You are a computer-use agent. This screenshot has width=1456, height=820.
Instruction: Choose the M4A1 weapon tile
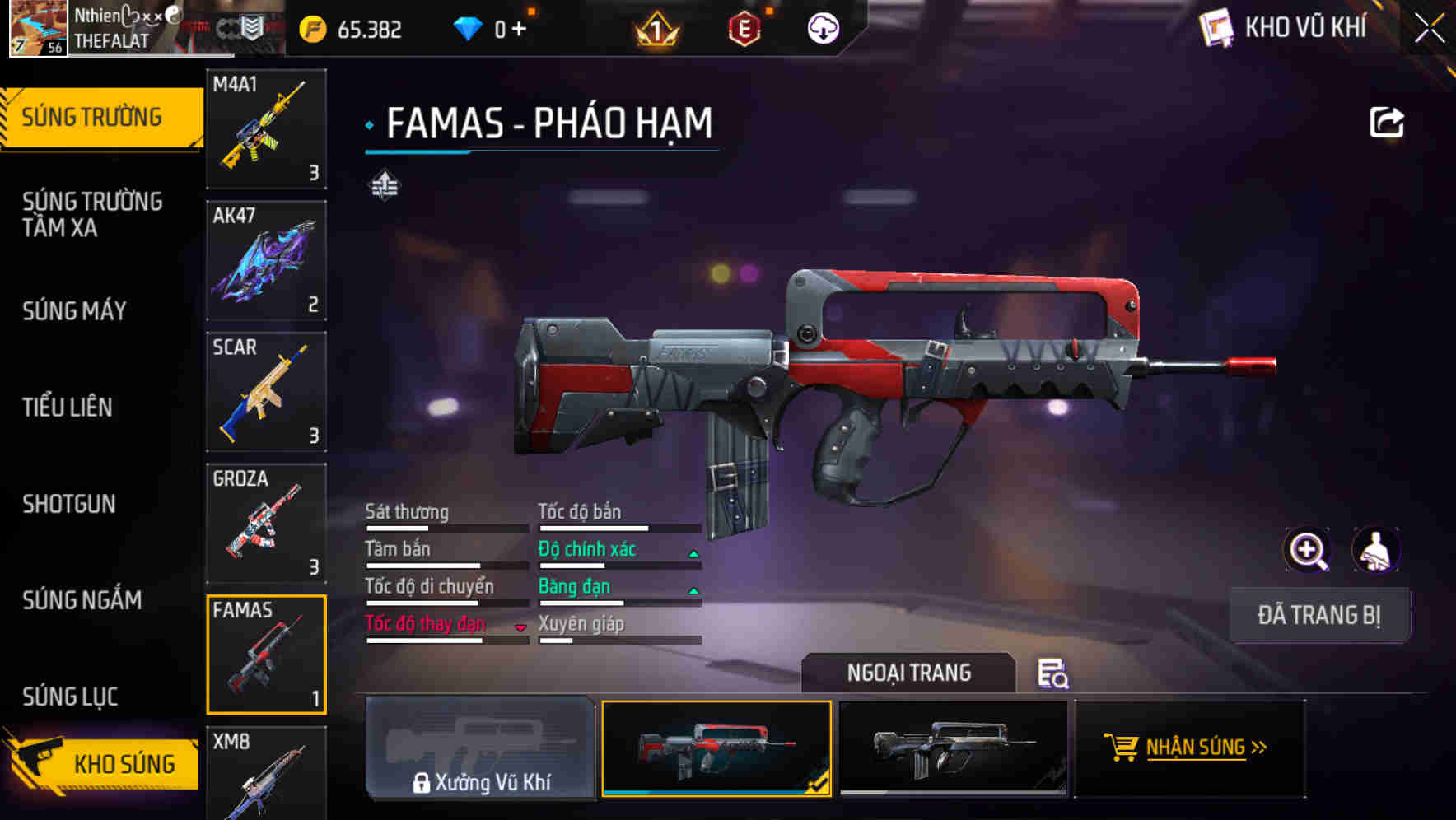pyautogui.click(x=266, y=128)
